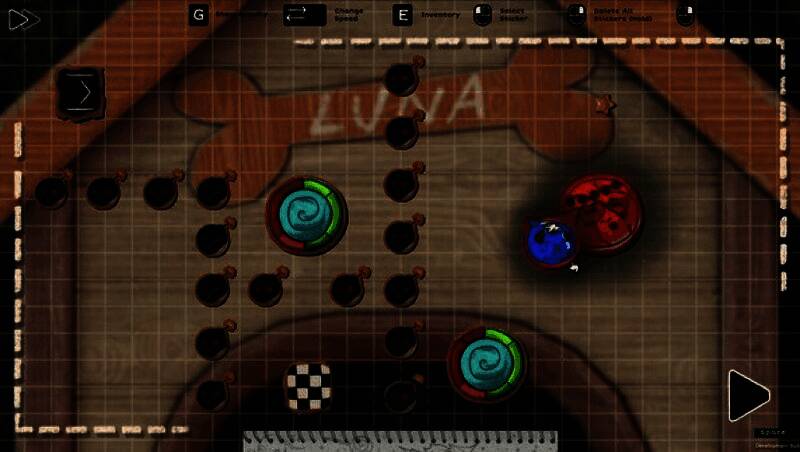800x452 pixels.
Task: Select the swirl sticker beside the bomb column
Action: tap(306, 214)
